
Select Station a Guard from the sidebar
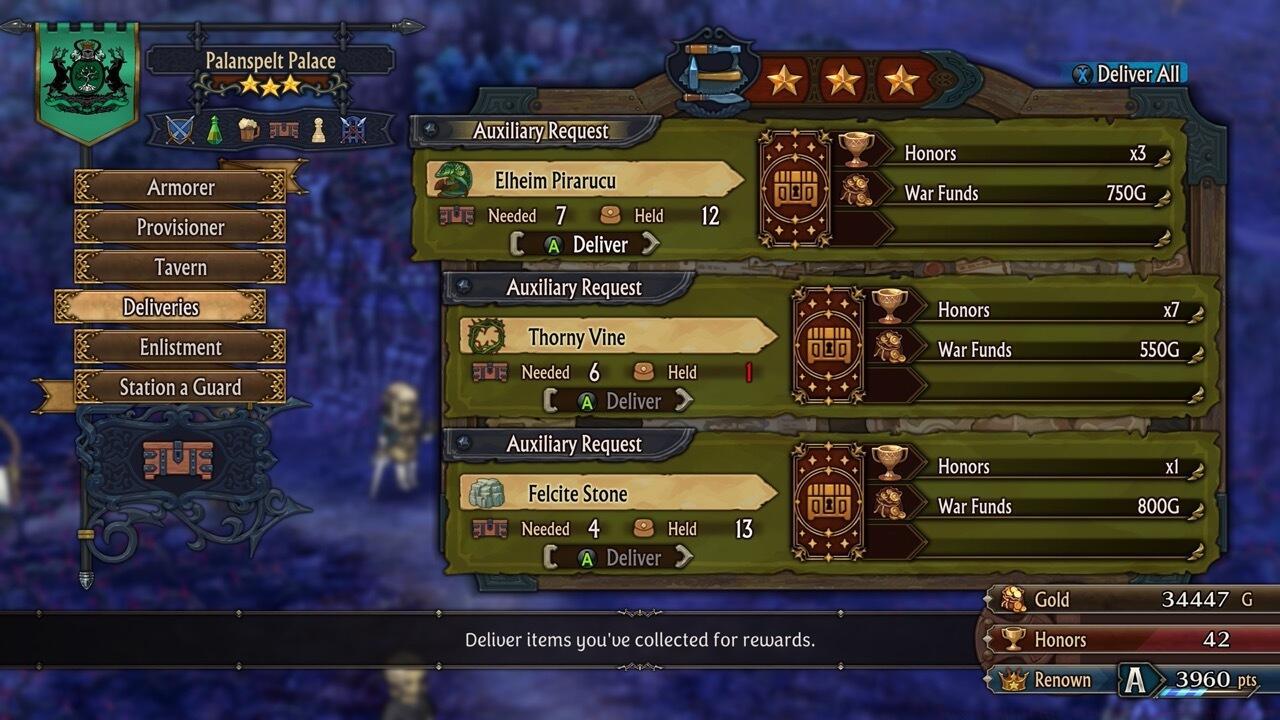(178, 387)
